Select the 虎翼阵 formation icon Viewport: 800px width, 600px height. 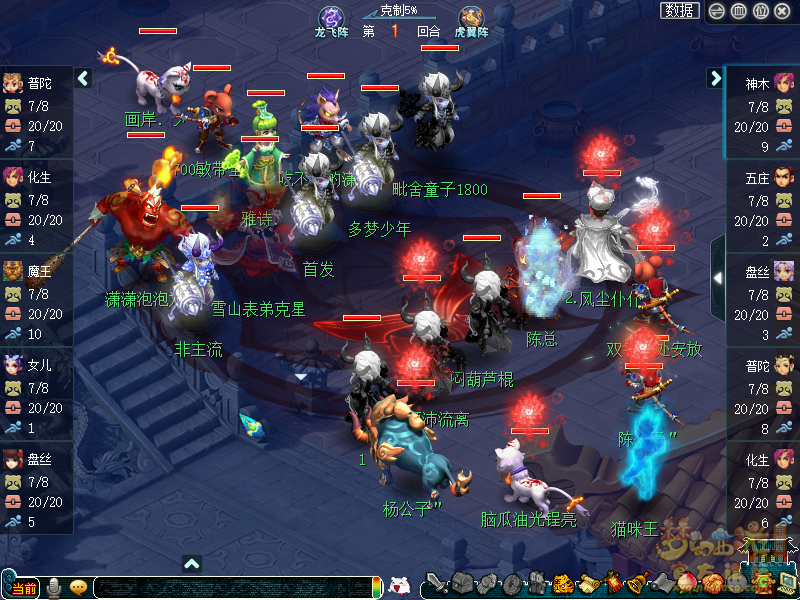[x=471, y=20]
